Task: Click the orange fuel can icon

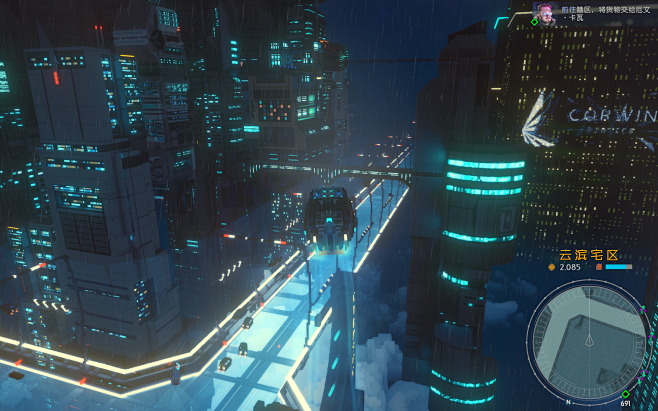Action: pos(599,267)
